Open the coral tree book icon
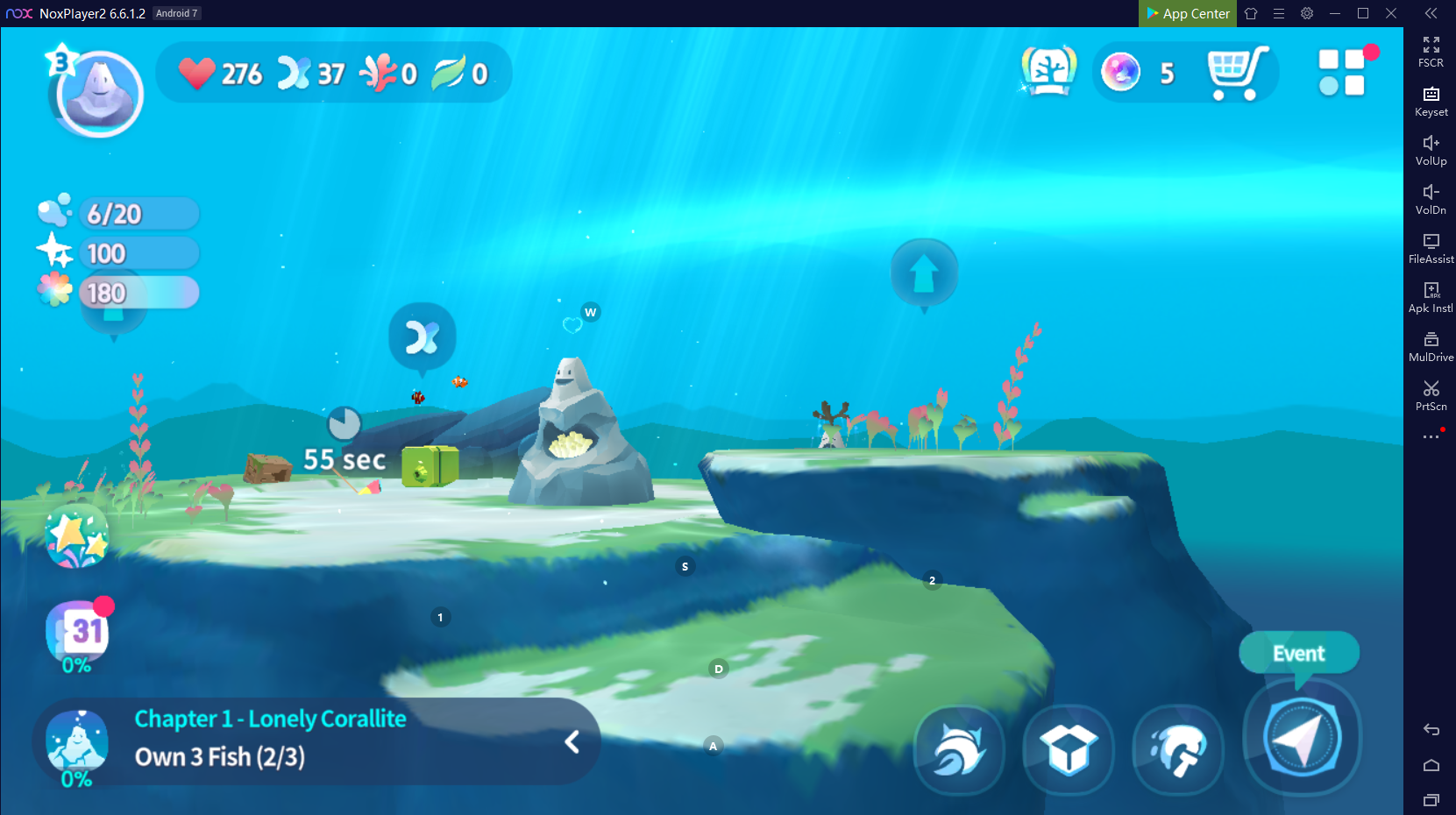 pyautogui.click(x=1048, y=71)
